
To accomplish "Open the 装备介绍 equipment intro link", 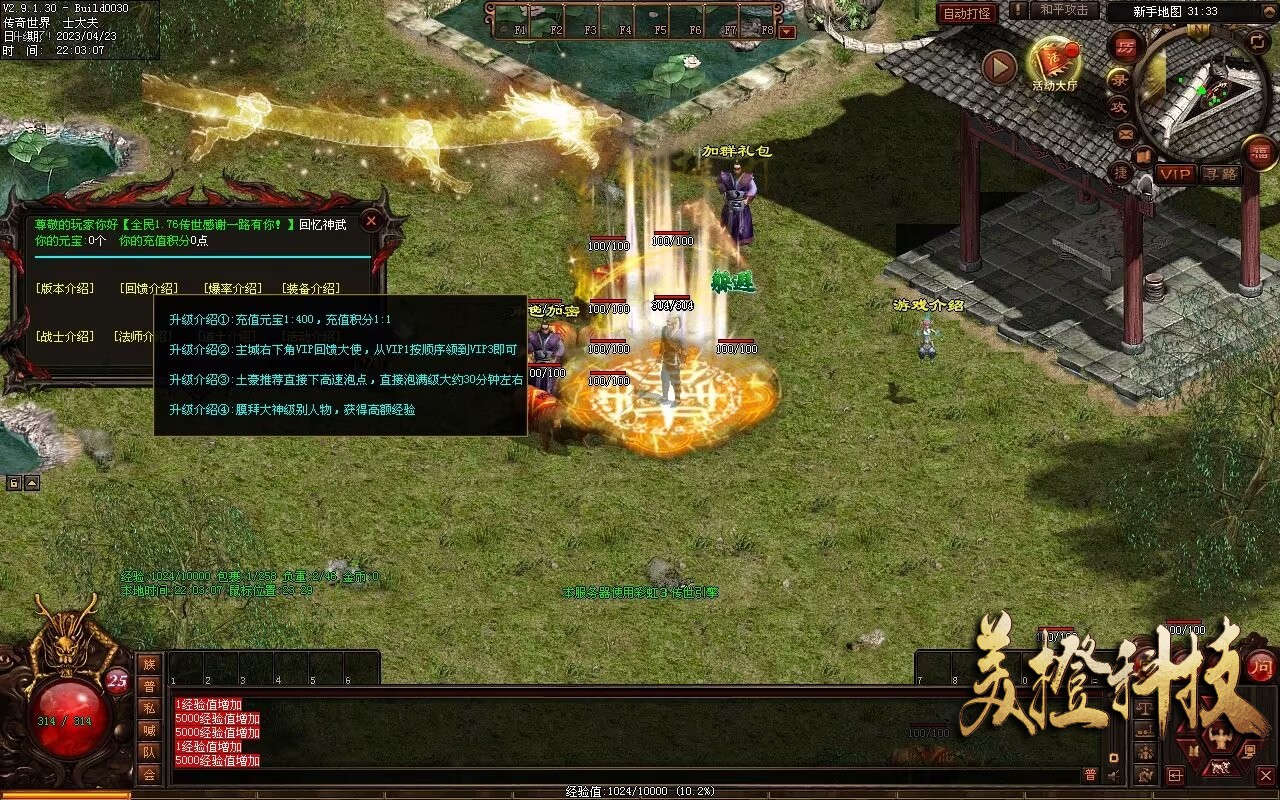I will [311, 289].
